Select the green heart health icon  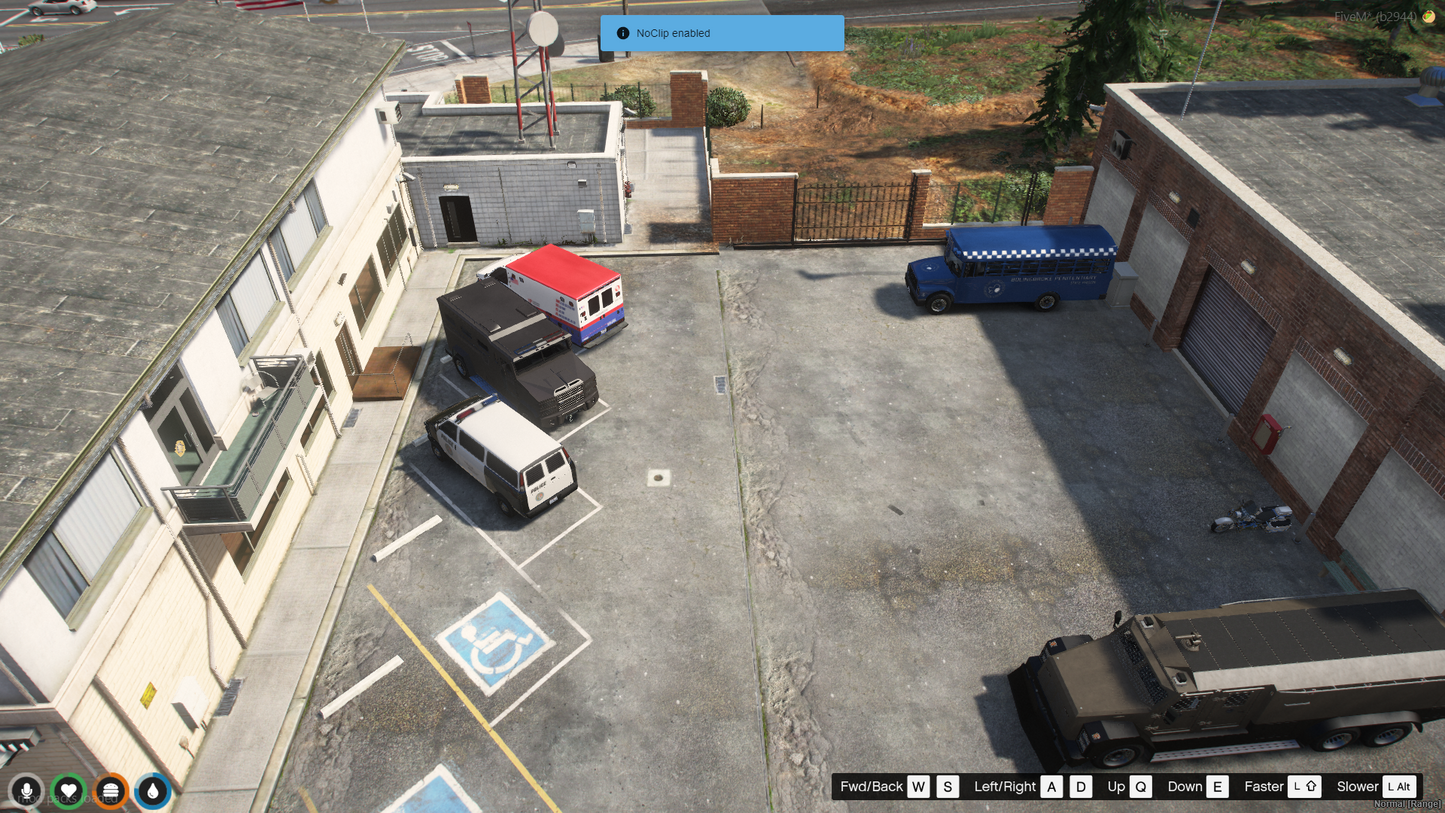click(x=69, y=791)
